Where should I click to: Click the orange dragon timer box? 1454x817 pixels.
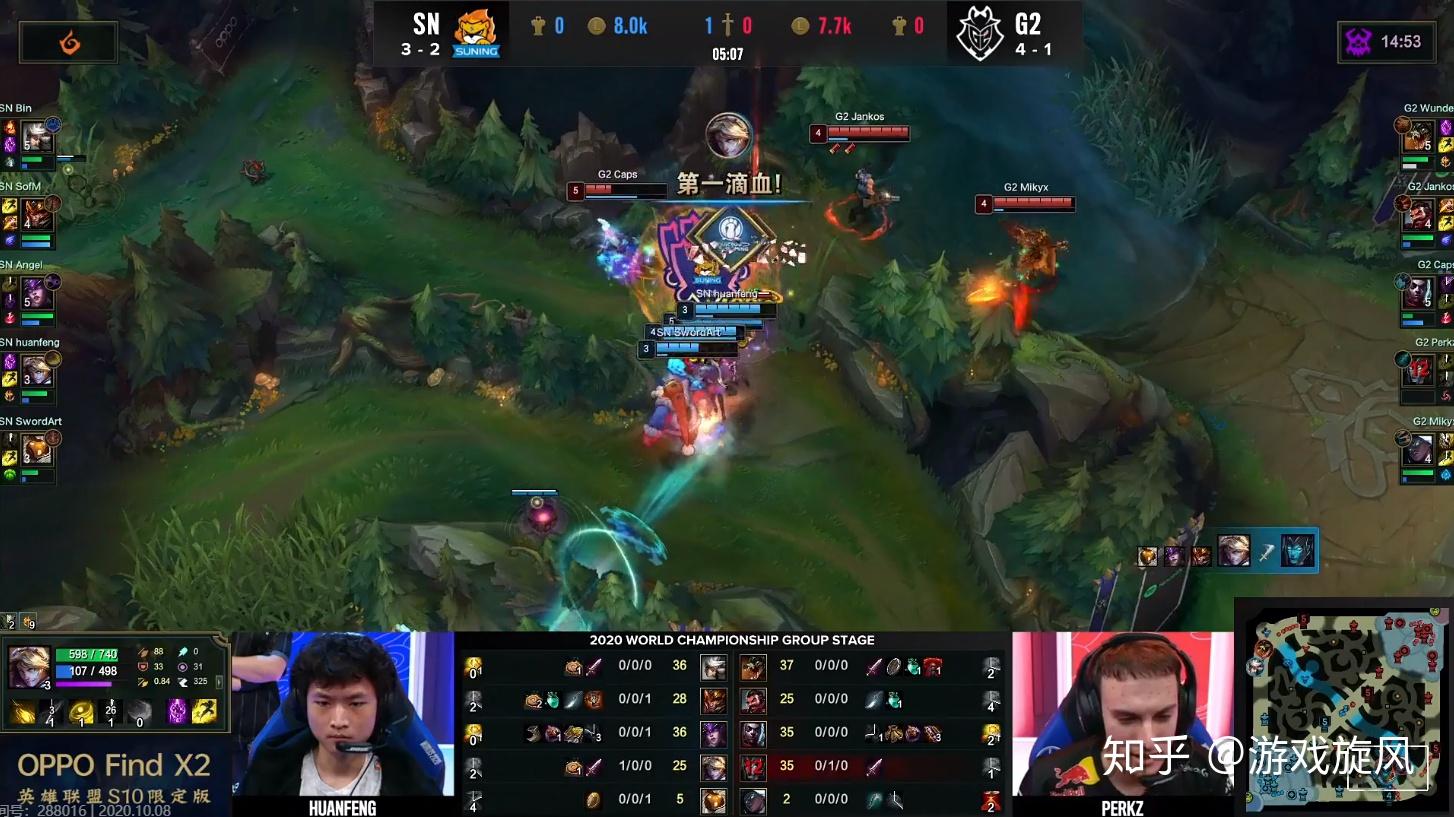coord(68,42)
